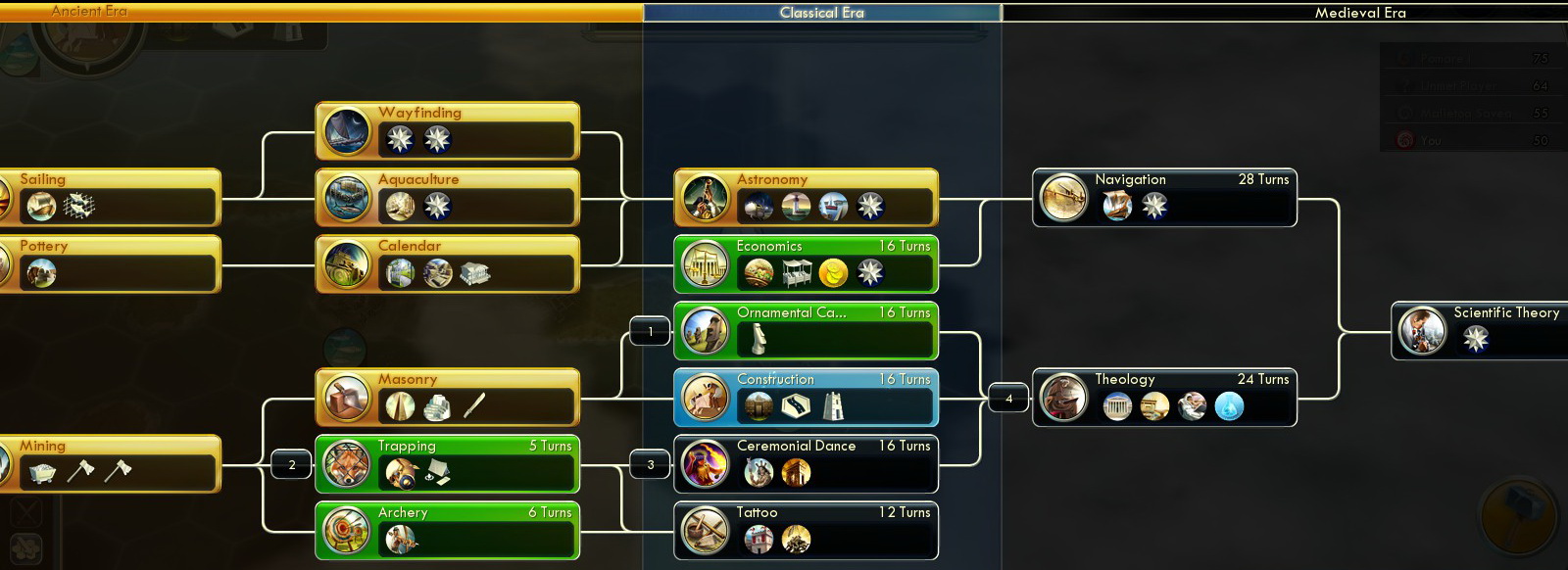The width and height of the screenshot is (1568, 570).
Task: Select the Scientific Theory technology
Action: (1480, 330)
